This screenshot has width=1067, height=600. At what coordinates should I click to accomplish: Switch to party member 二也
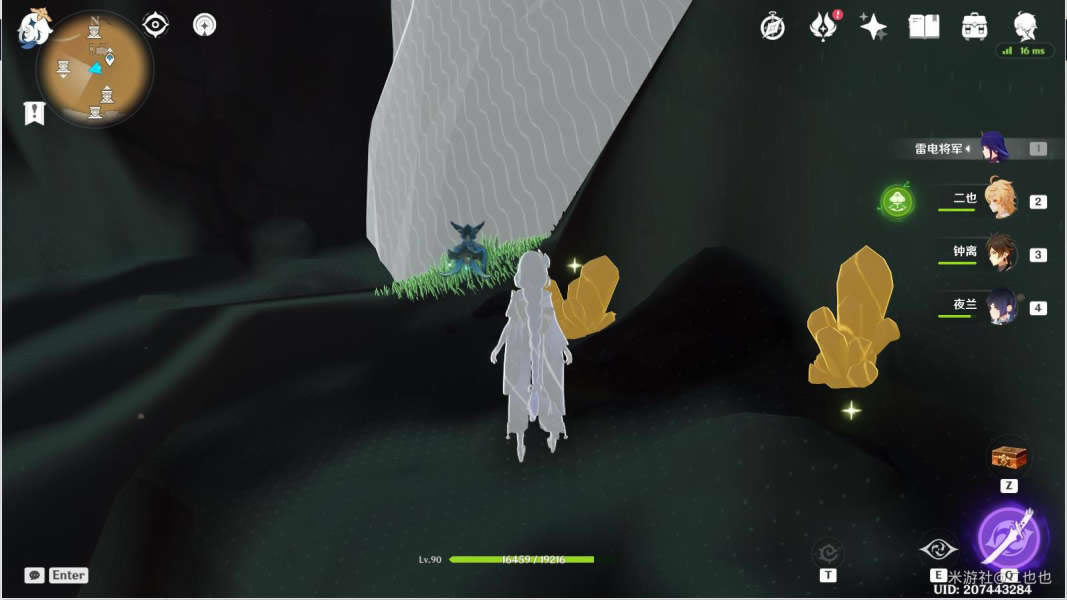coord(998,198)
